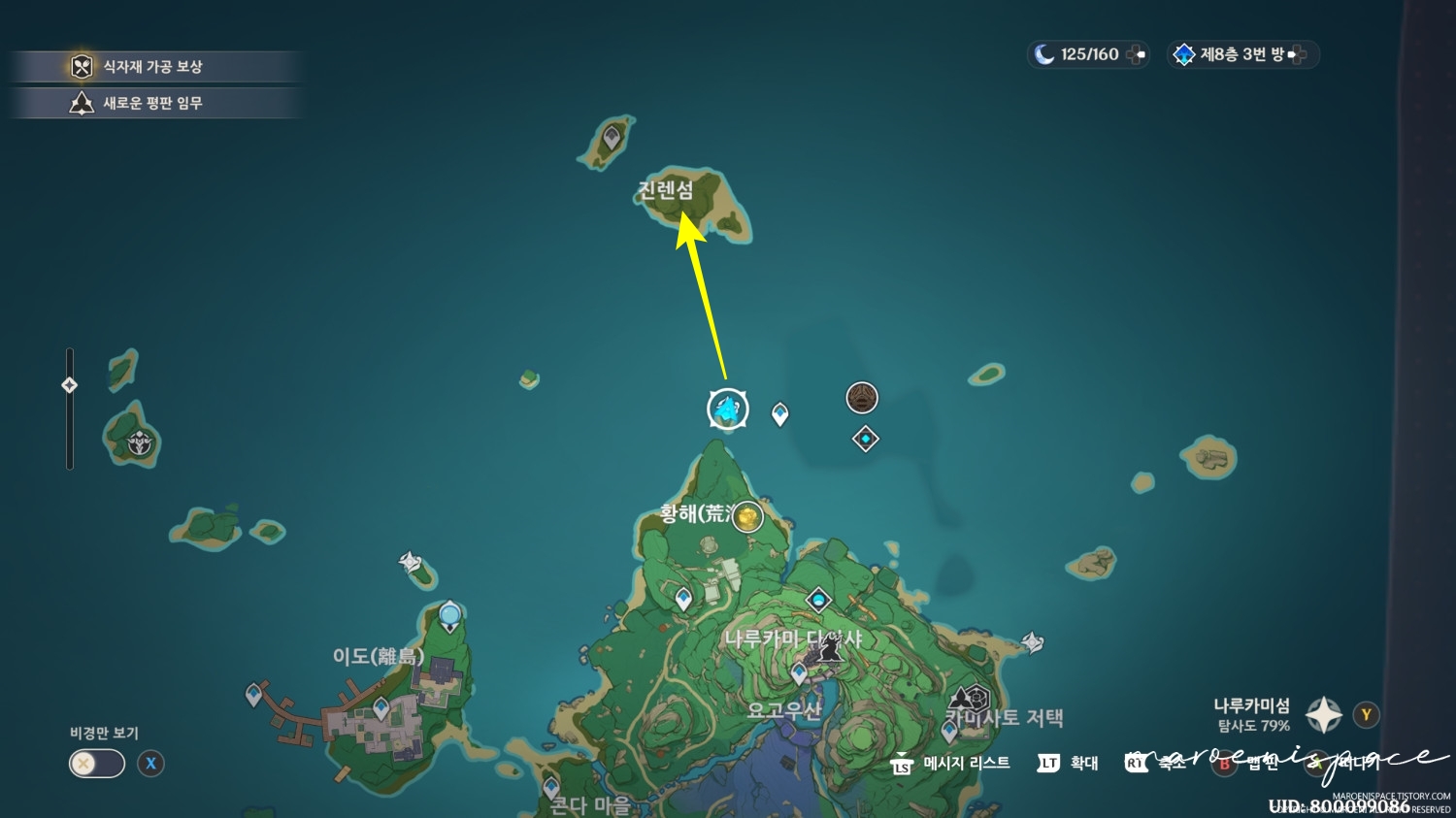The height and width of the screenshot is (818, 1456).
Task: Click the compass icon beside 탐사도 79%
Action: (x=1322, y=715)
